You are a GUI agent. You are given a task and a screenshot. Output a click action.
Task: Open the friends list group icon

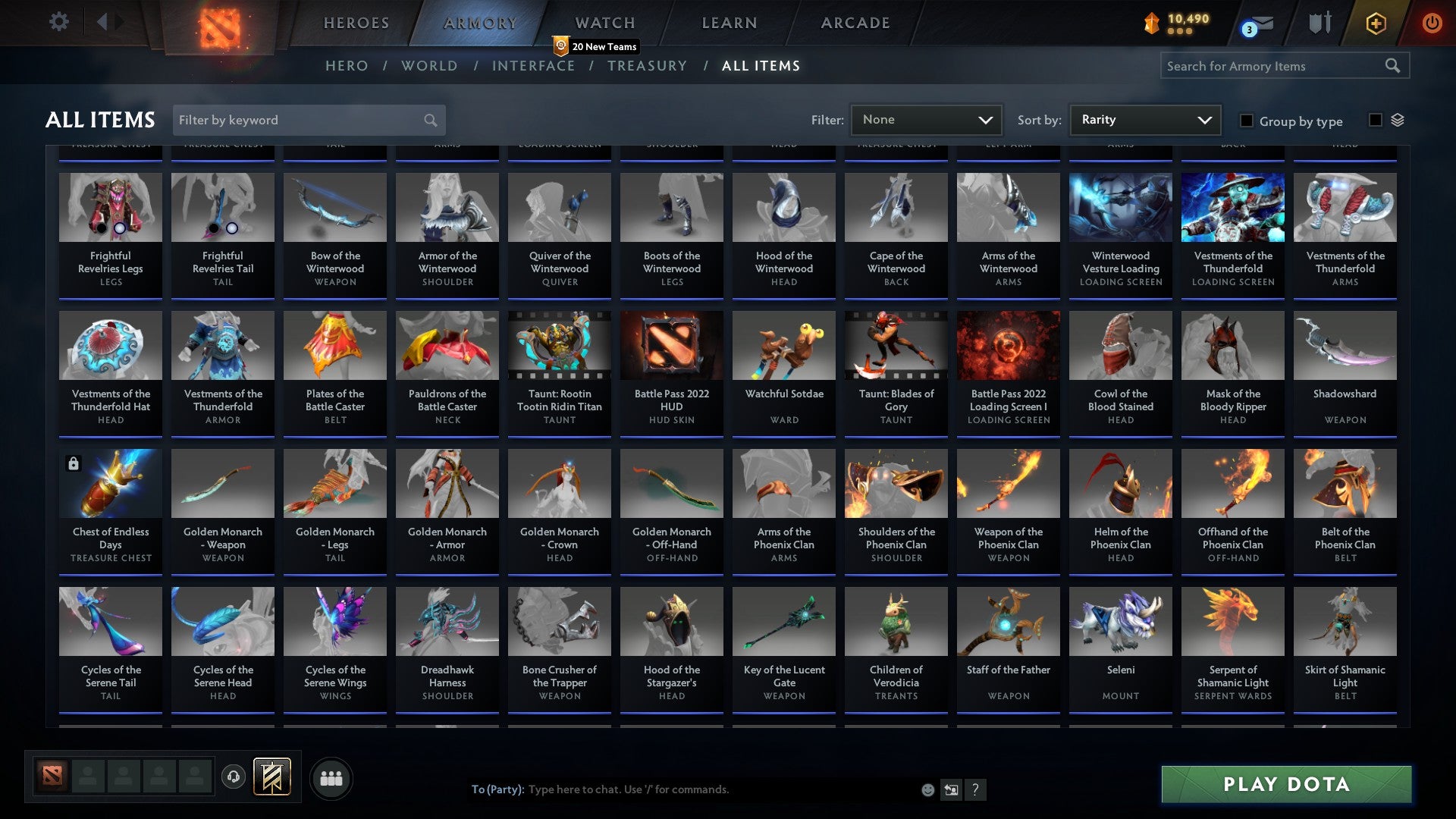(x=331, y=777)
